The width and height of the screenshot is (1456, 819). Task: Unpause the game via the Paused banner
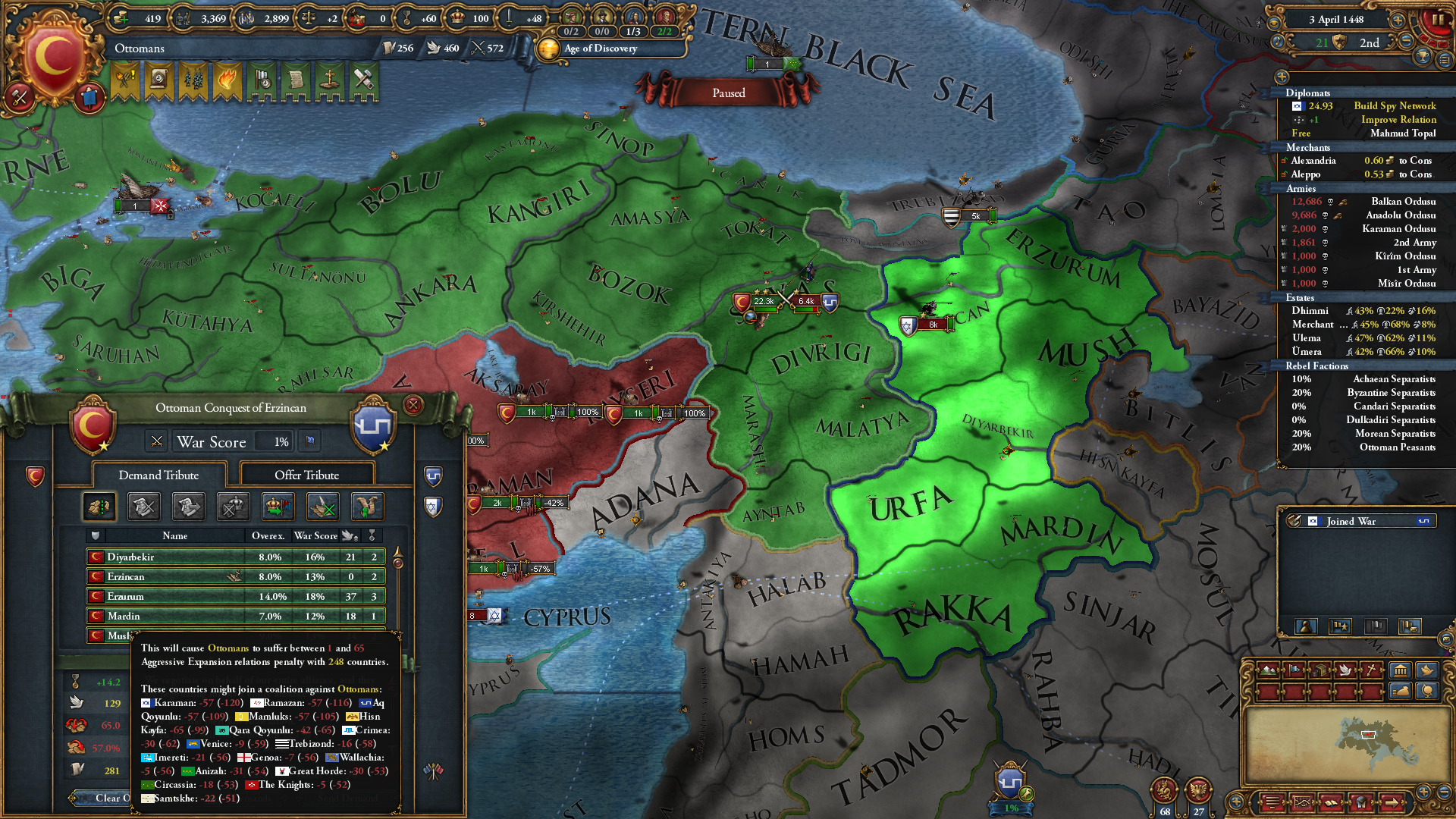(728, 93)
